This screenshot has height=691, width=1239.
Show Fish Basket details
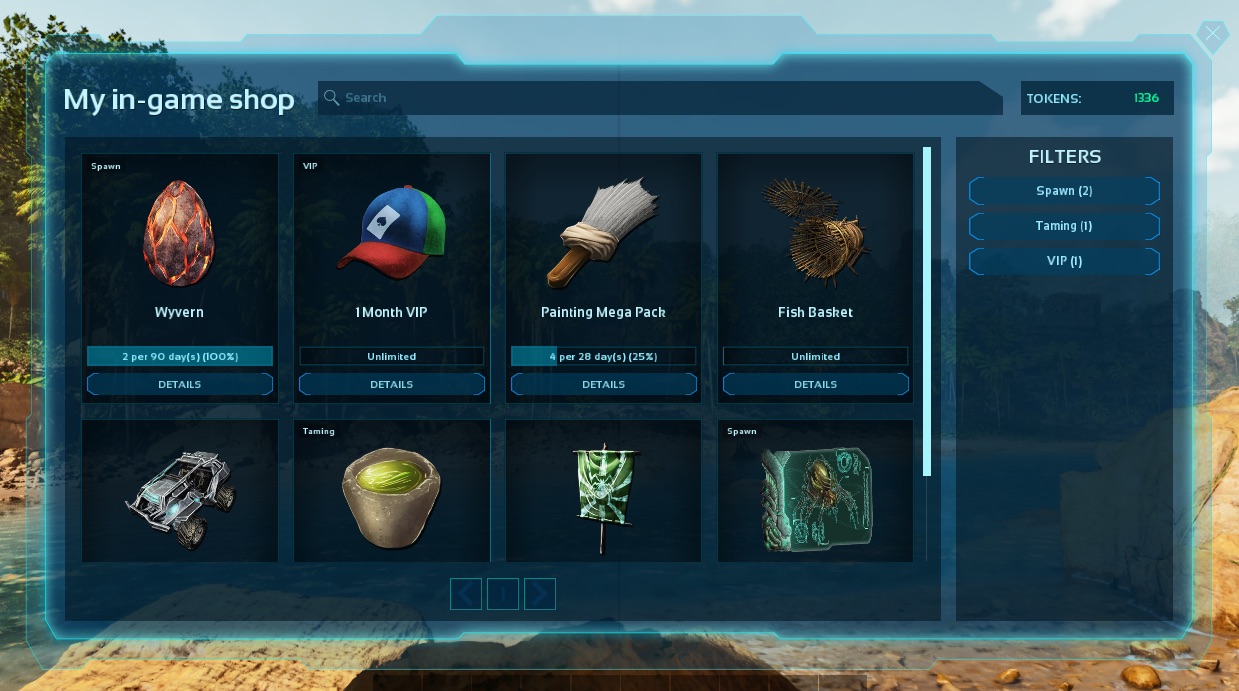(x=816, y=384)
